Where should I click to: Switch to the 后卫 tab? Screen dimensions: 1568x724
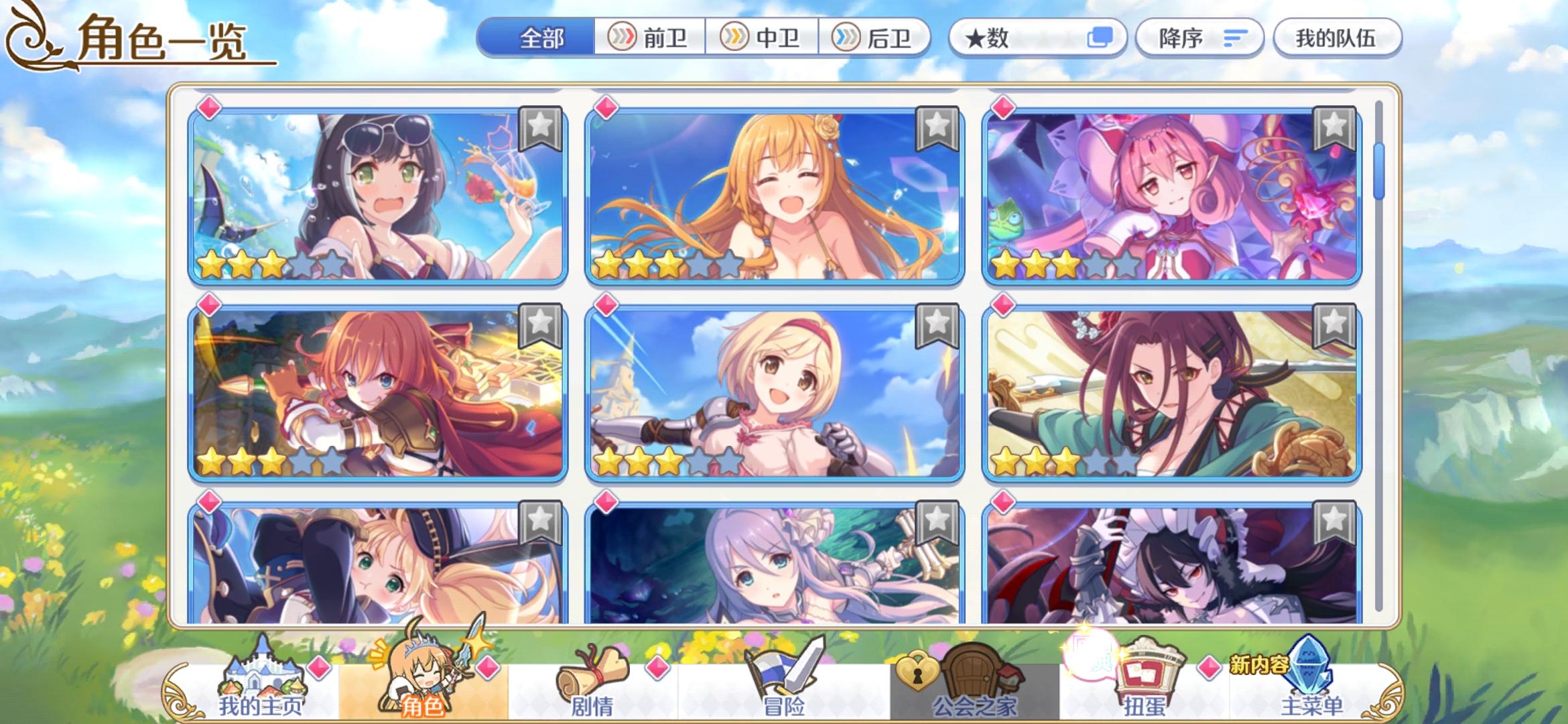(878, 38)
